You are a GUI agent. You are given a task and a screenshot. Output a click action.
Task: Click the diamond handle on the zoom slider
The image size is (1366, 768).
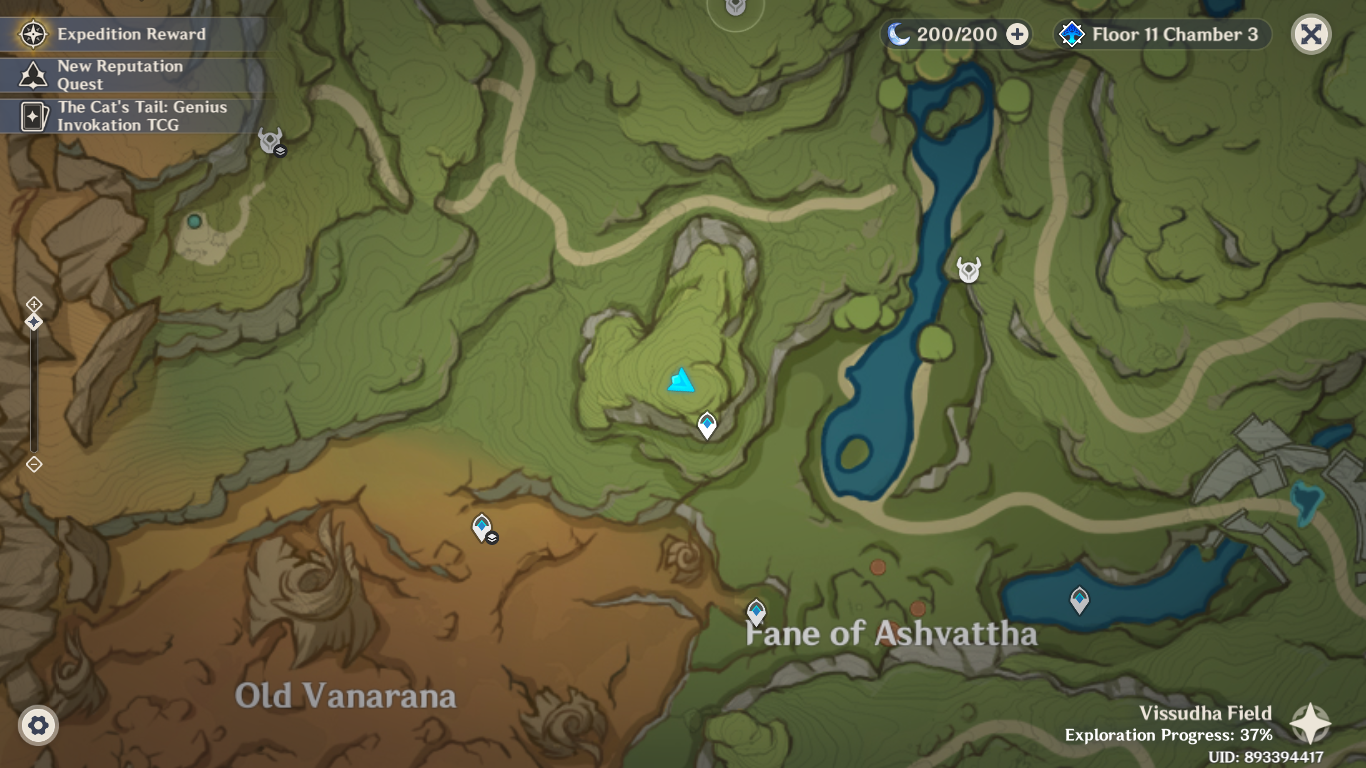pos(35,322)
